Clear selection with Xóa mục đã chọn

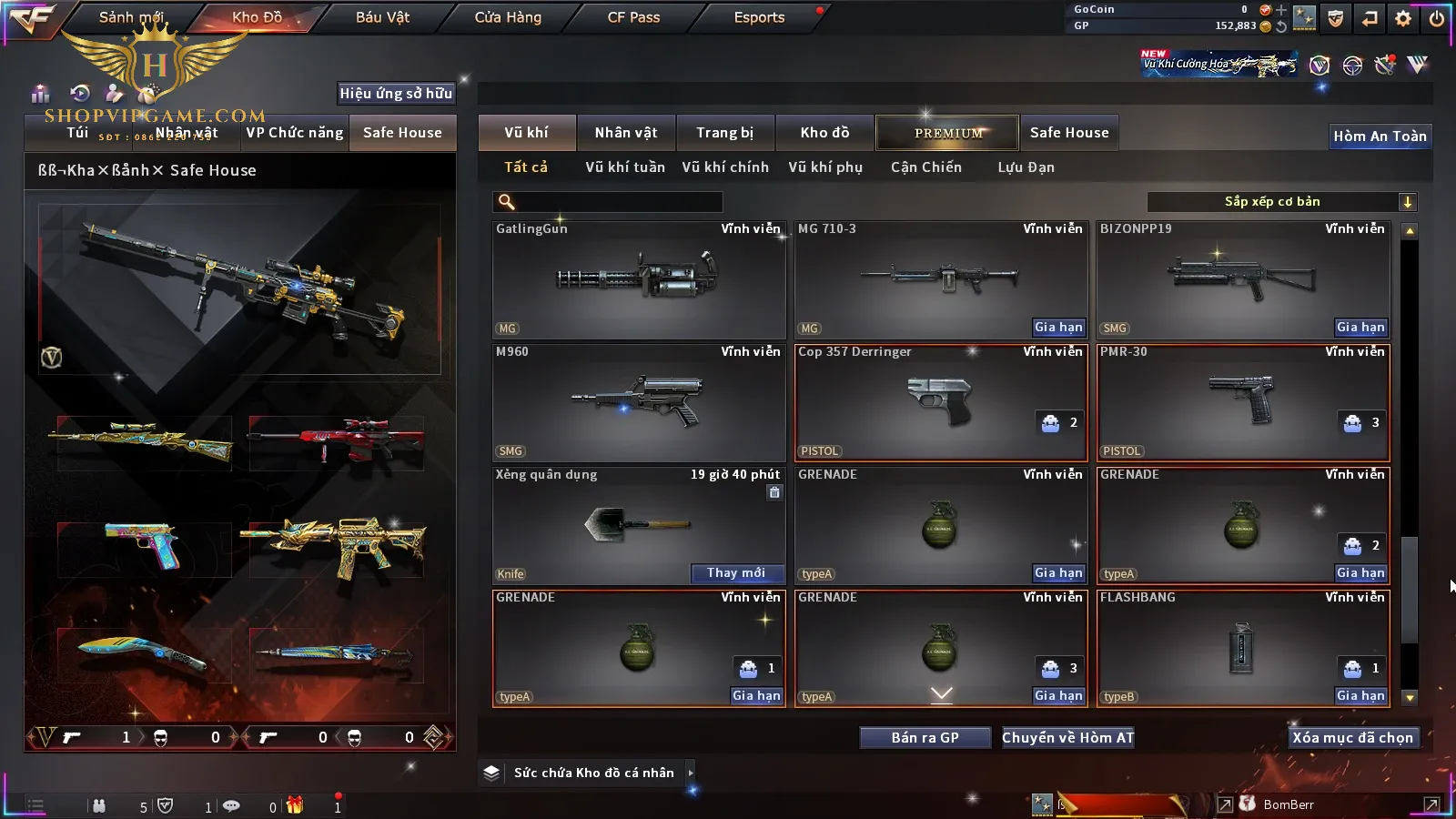coord(1352,738)
